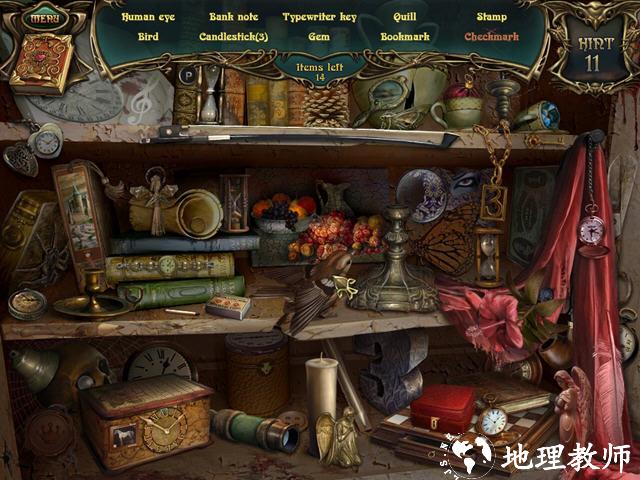Choose "Typewriter key" from the item list
The width and height of the screenshot is (640, 480).
pos(319,17)
